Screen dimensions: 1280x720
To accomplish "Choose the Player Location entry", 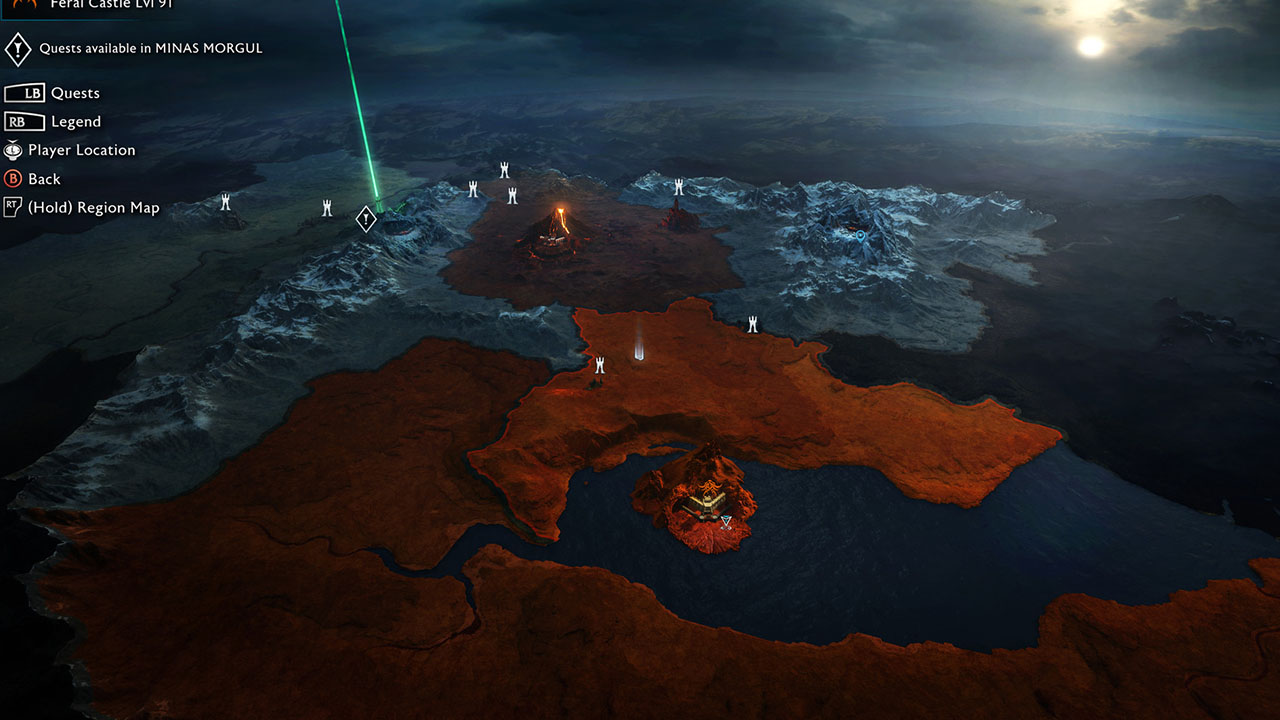I will tap(81, 150).
